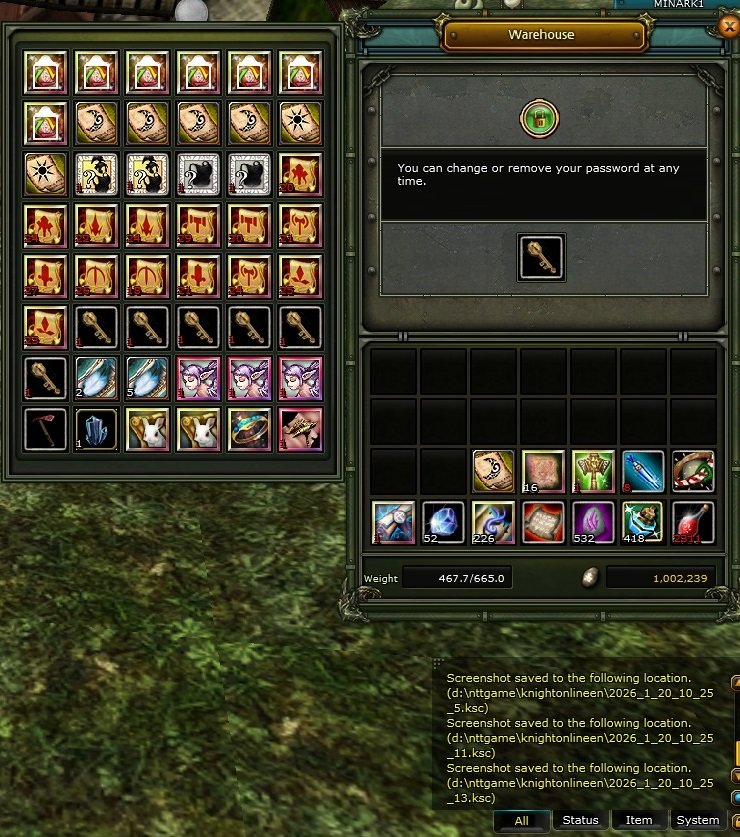Select the purple egg stack of 532
740x837 pixels.
click(594, 522)
